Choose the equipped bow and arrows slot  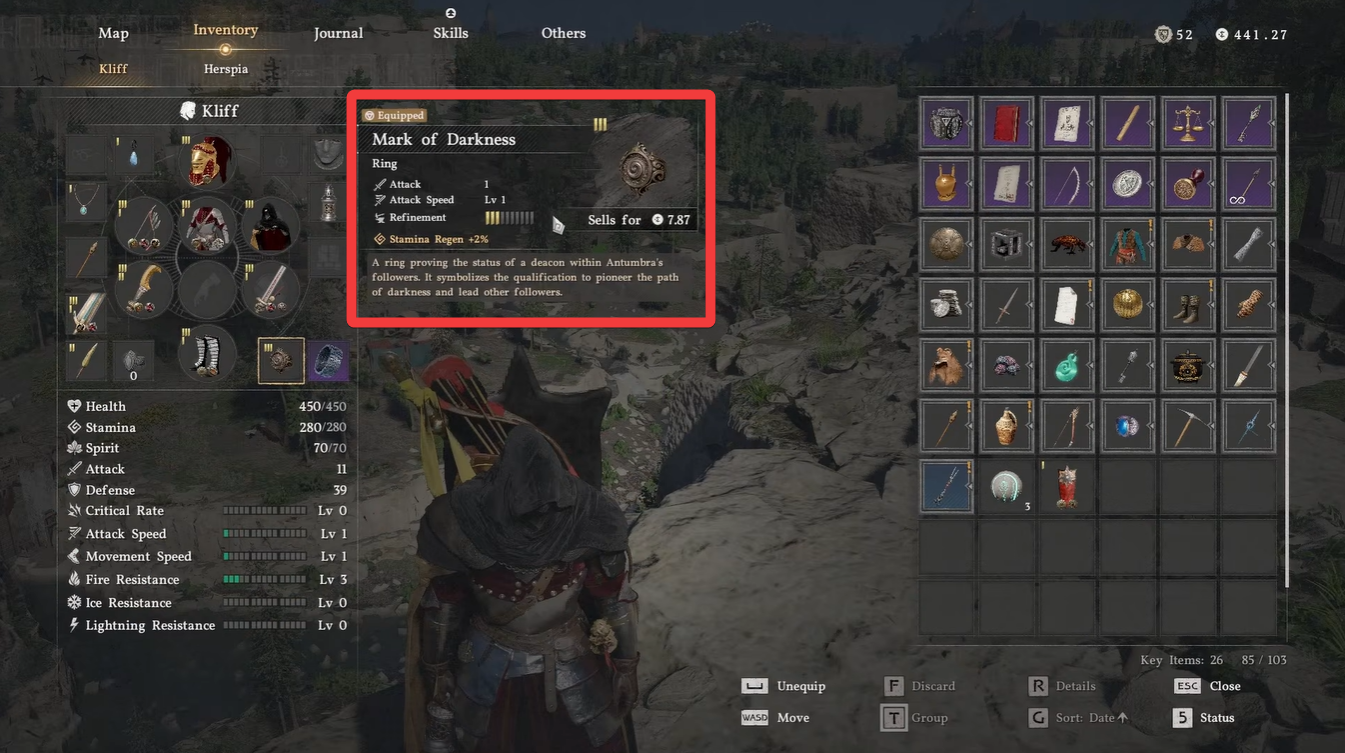point(145,228)
